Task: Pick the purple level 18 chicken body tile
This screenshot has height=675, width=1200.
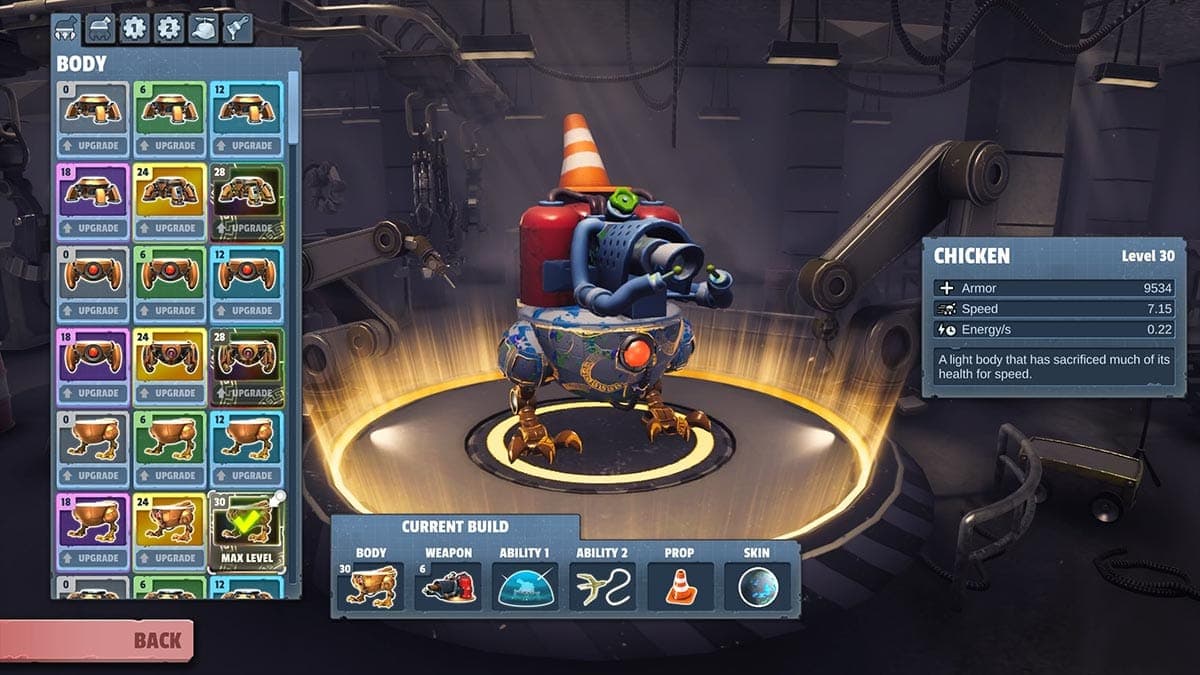Action: coord(93,520)
